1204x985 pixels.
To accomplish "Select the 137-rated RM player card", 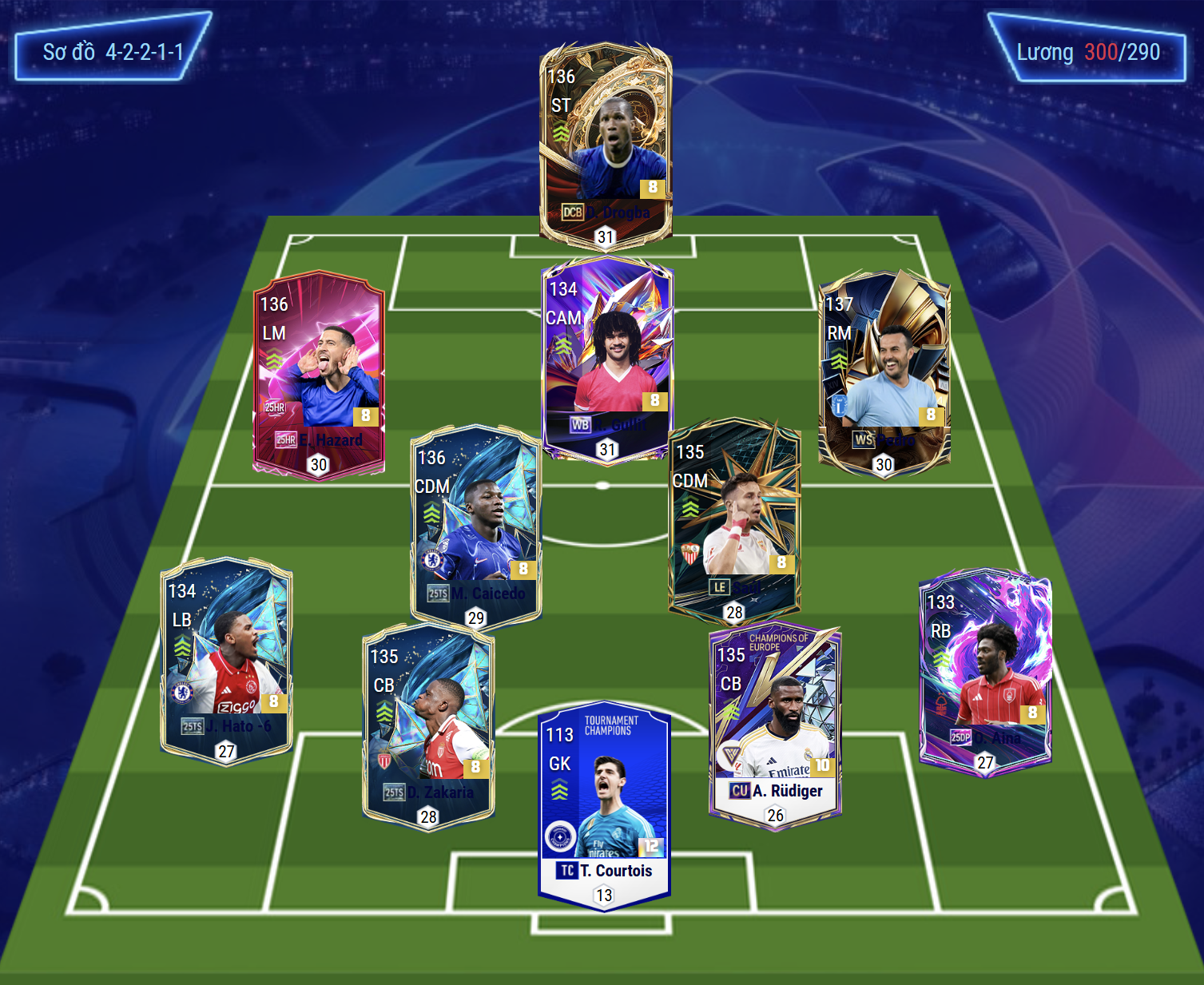I will (884, 372).
